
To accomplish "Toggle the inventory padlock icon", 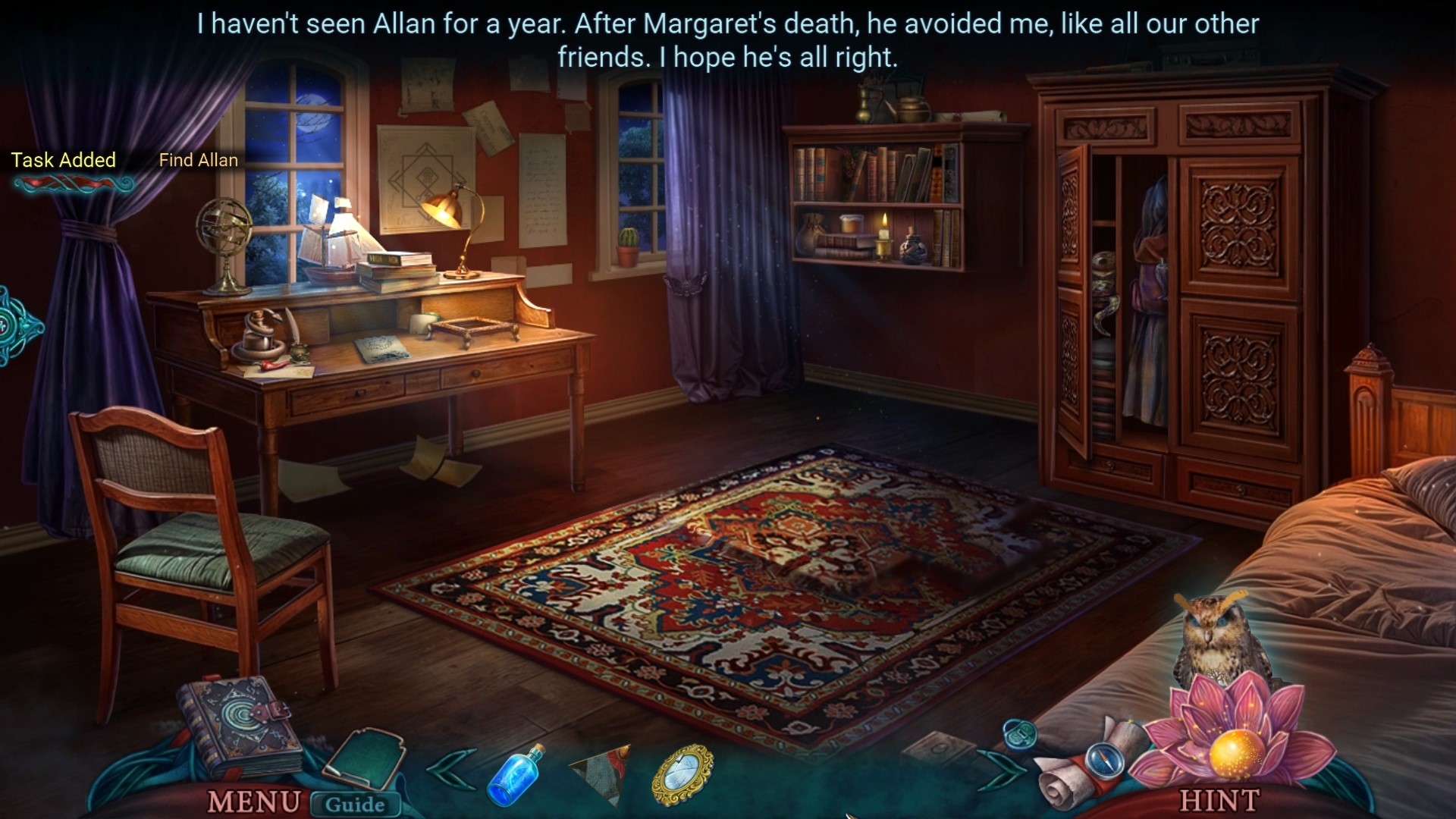I will [1019, 734].
